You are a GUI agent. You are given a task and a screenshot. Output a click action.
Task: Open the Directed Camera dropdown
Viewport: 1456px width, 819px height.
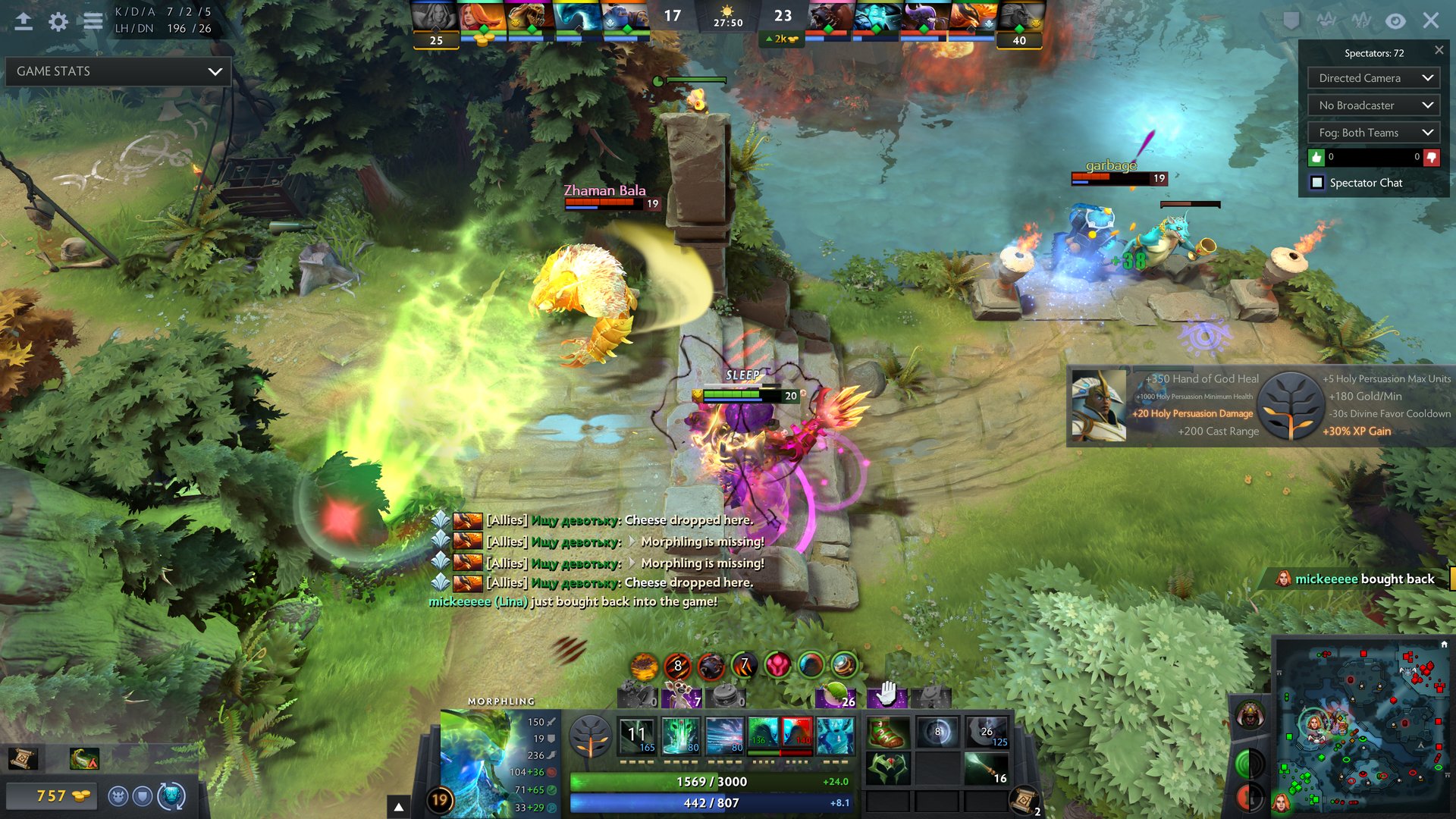point(1373,77)
